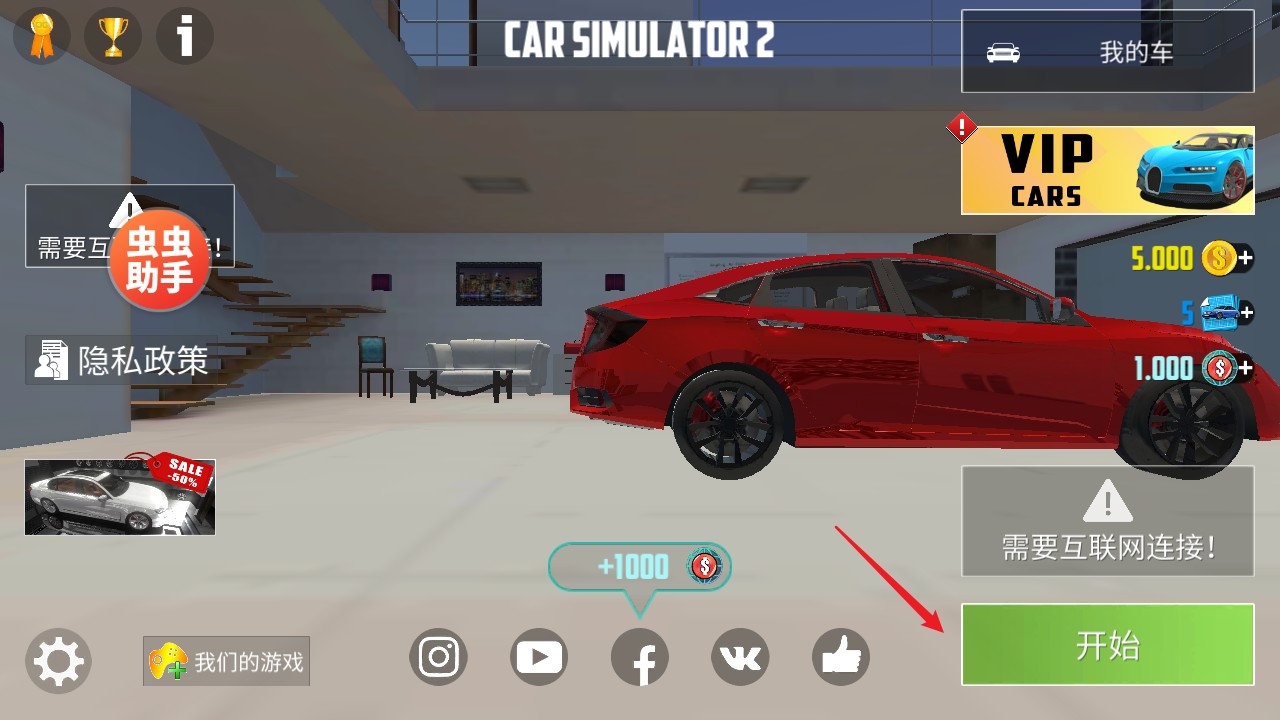View the 隐私政策 privacy policy

(x=122, y=360)
